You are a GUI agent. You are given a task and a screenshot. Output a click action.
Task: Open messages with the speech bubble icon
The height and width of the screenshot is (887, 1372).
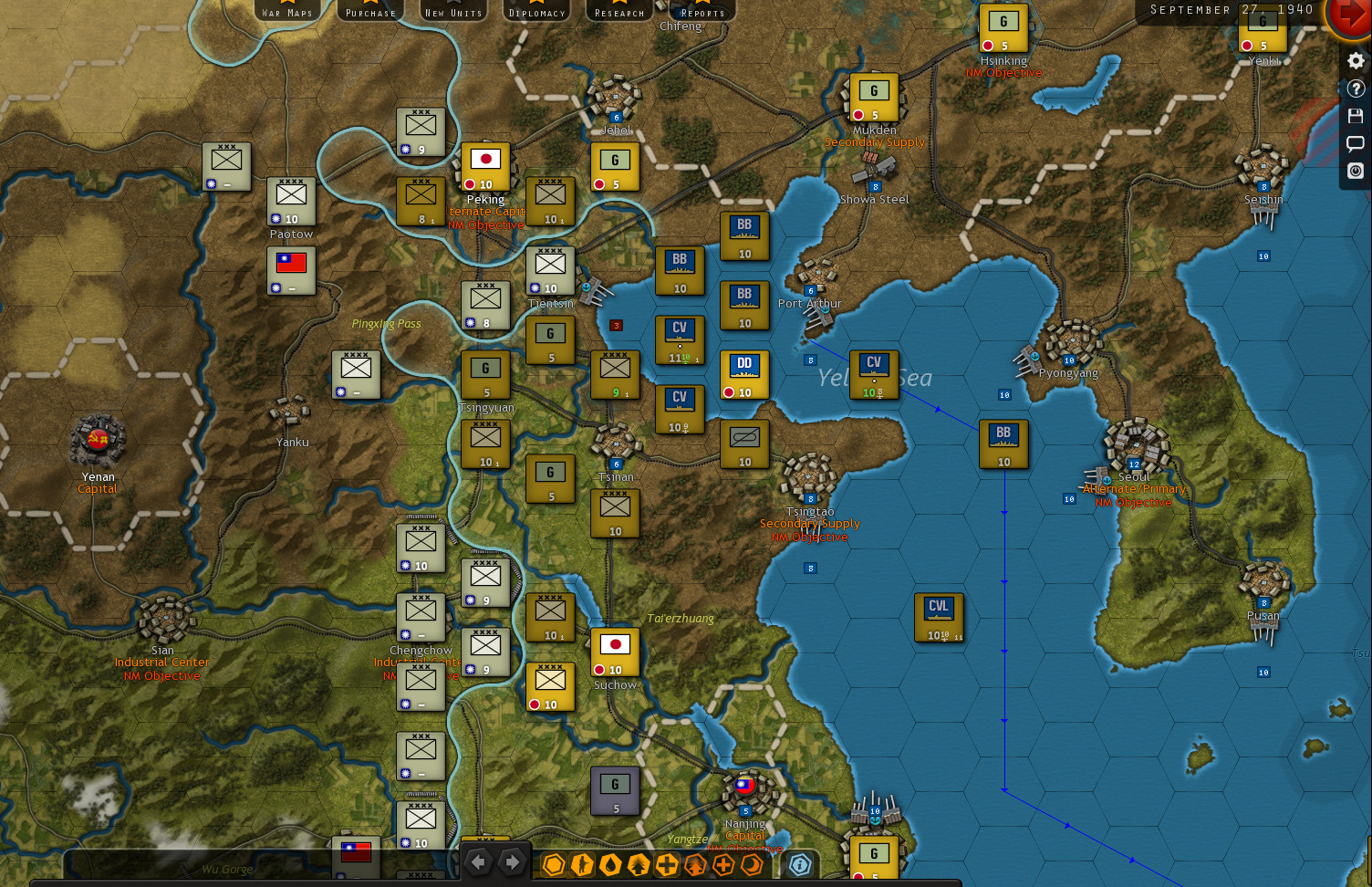pyautogui.click(x=1356, y=142)
